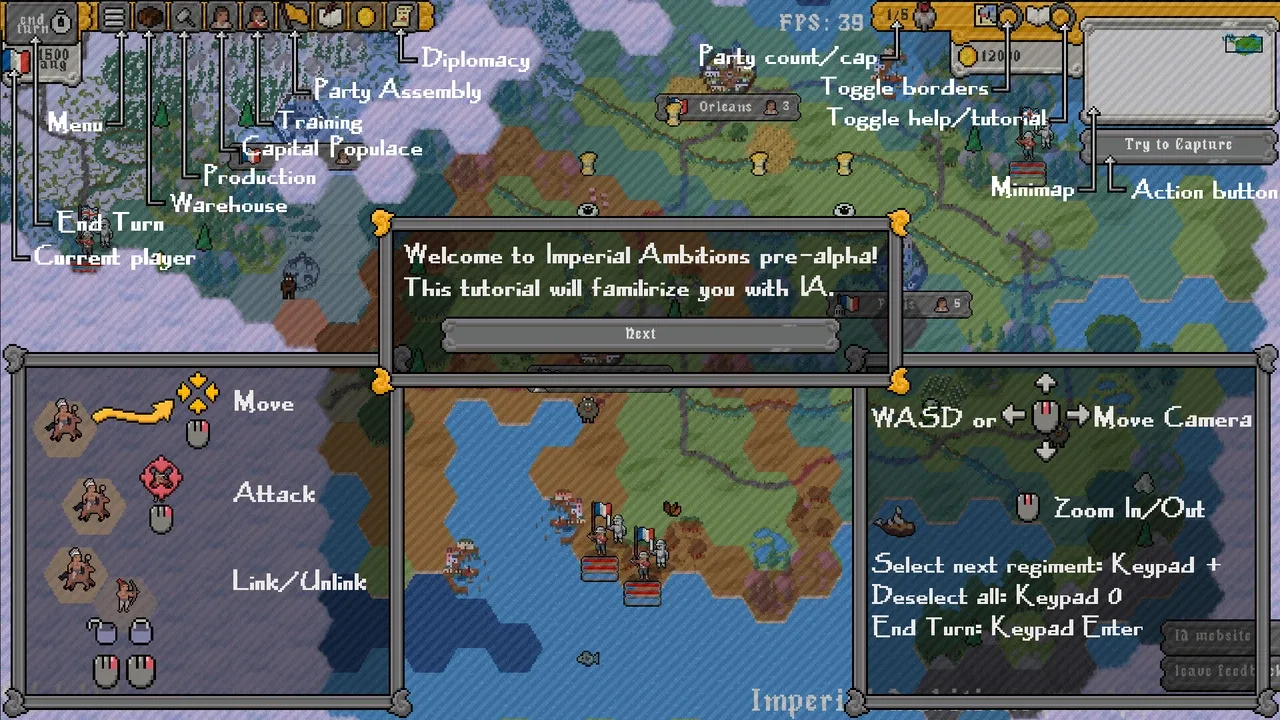Click the gold coin icon in top toolbar
1280x720 pixels.
[366, 17]
